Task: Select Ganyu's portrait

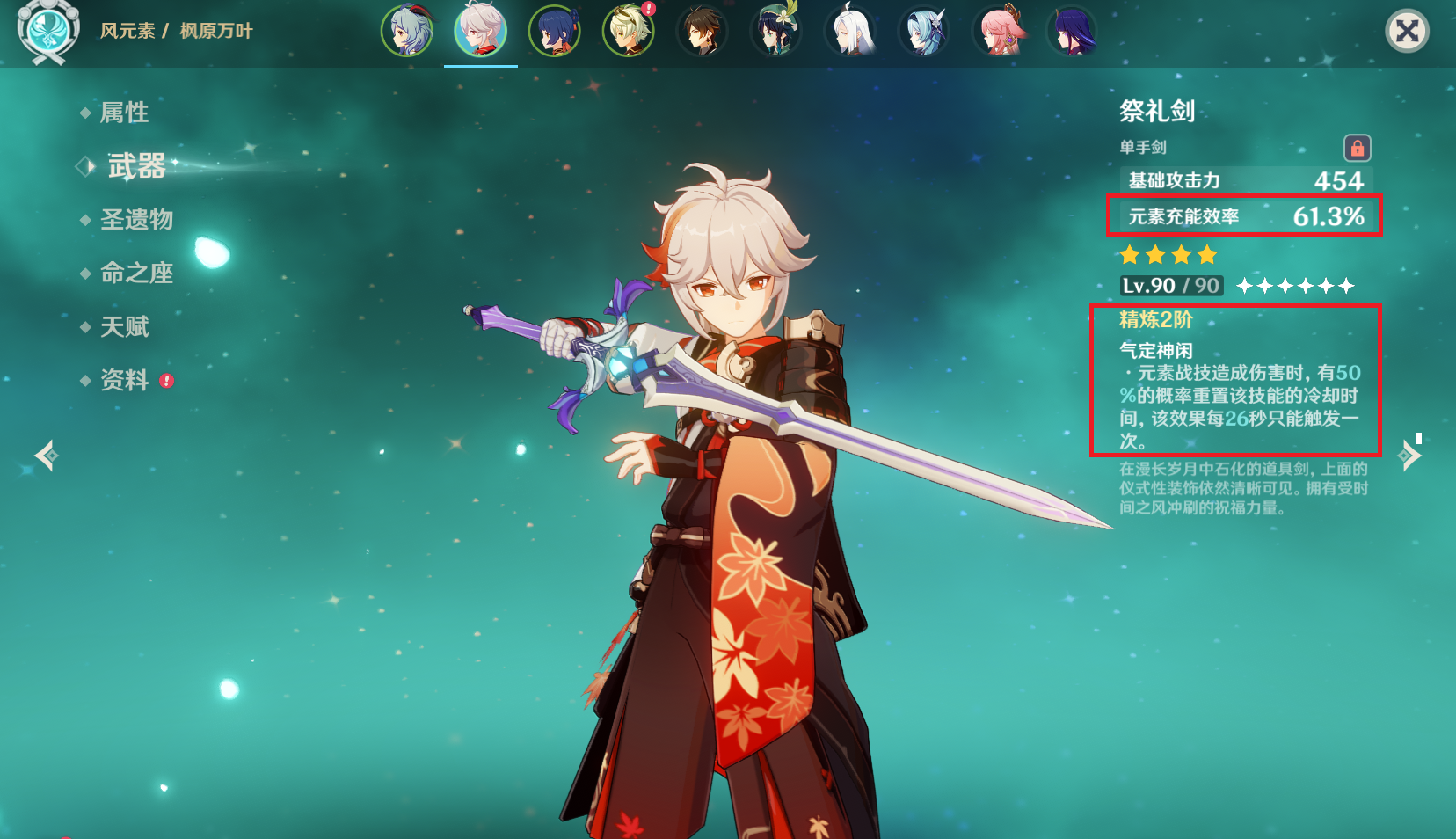Action: click(x=407, y=31)
